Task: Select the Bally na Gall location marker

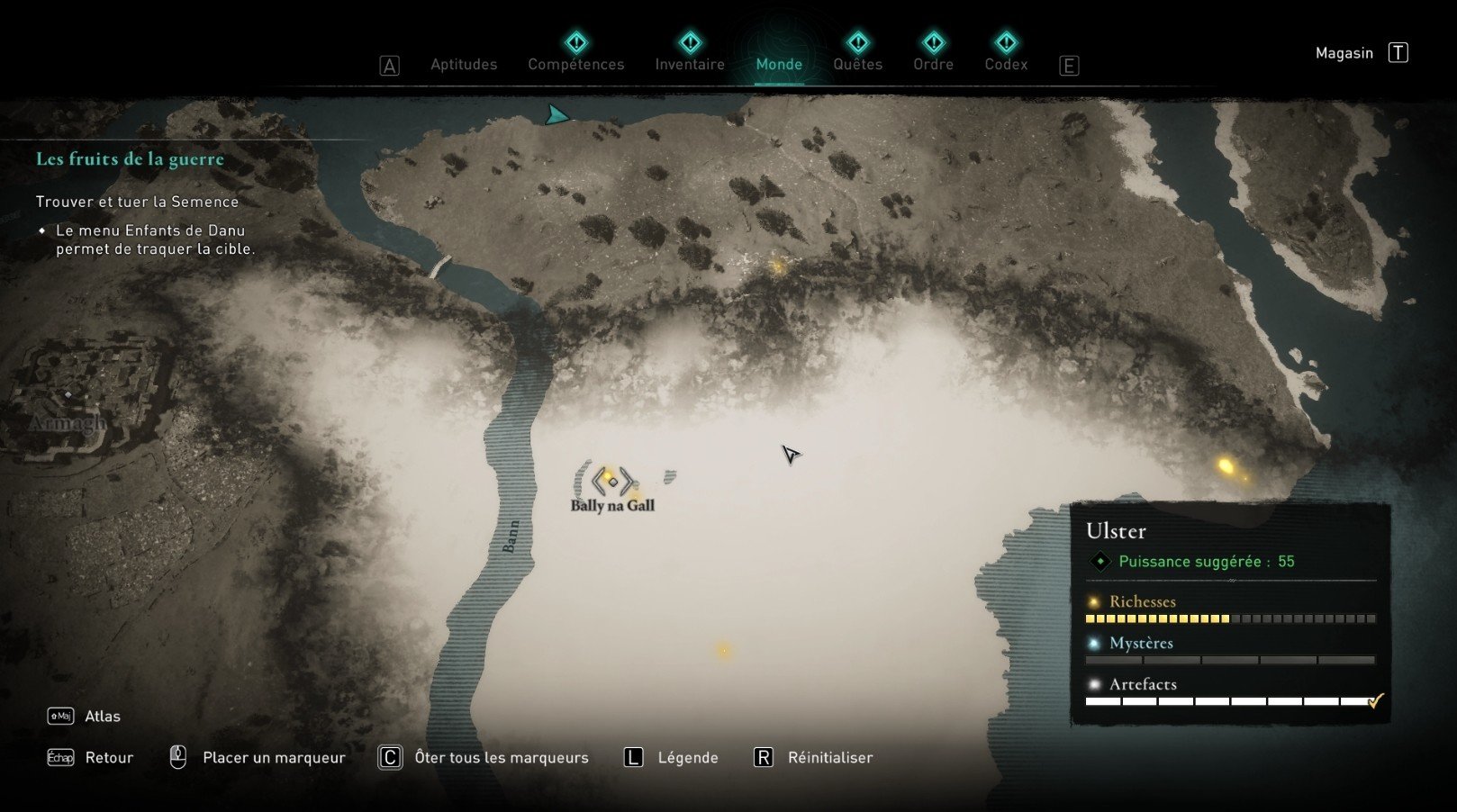Action: click(x=612, y=482)
